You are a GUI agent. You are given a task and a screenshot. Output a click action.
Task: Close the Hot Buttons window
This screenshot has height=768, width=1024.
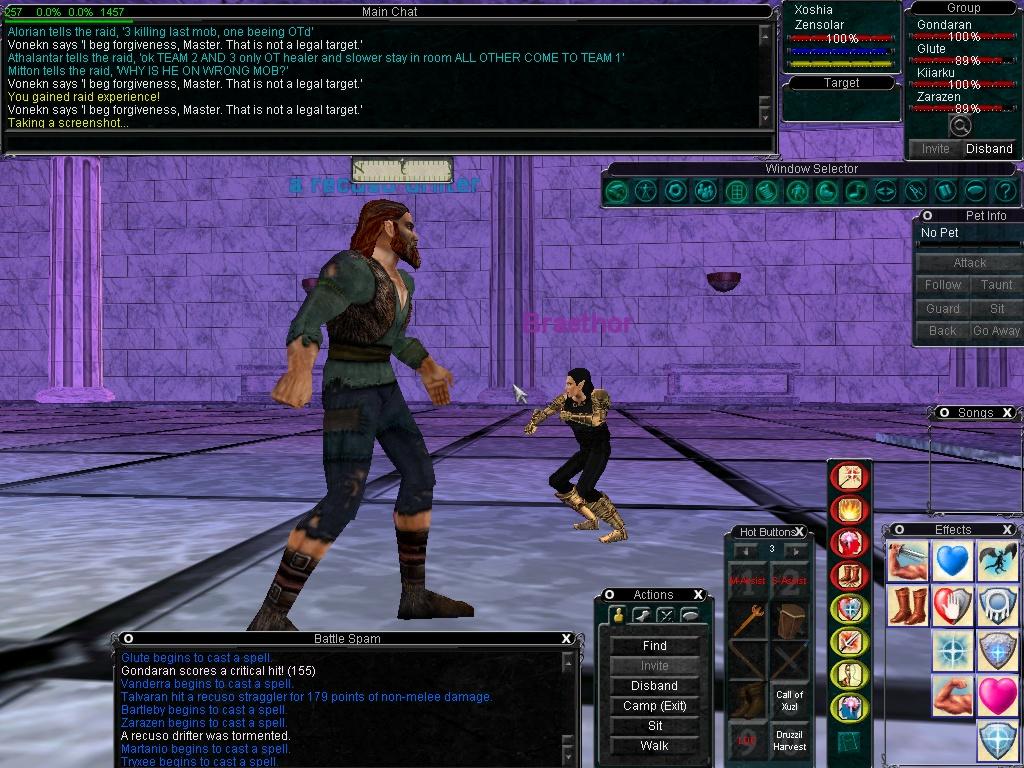pyautogui.click(x=799, y=532)
